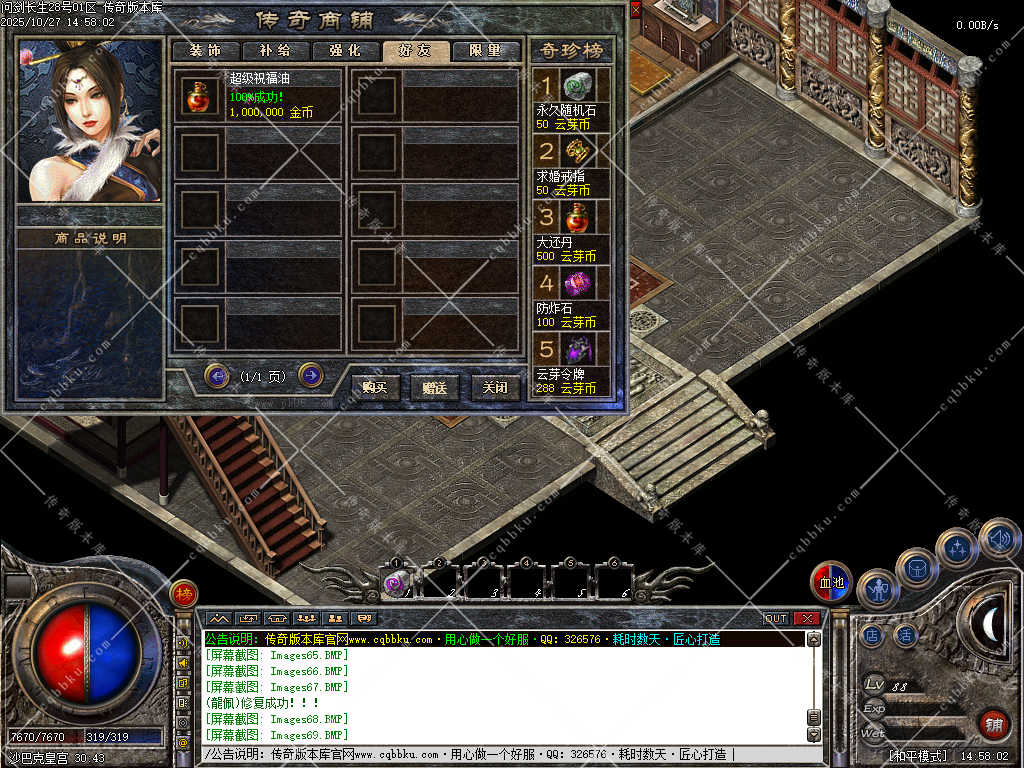Open the 血池 blood pool button
This screenshot has width=1024, height=768.
[x=831, y=582]
